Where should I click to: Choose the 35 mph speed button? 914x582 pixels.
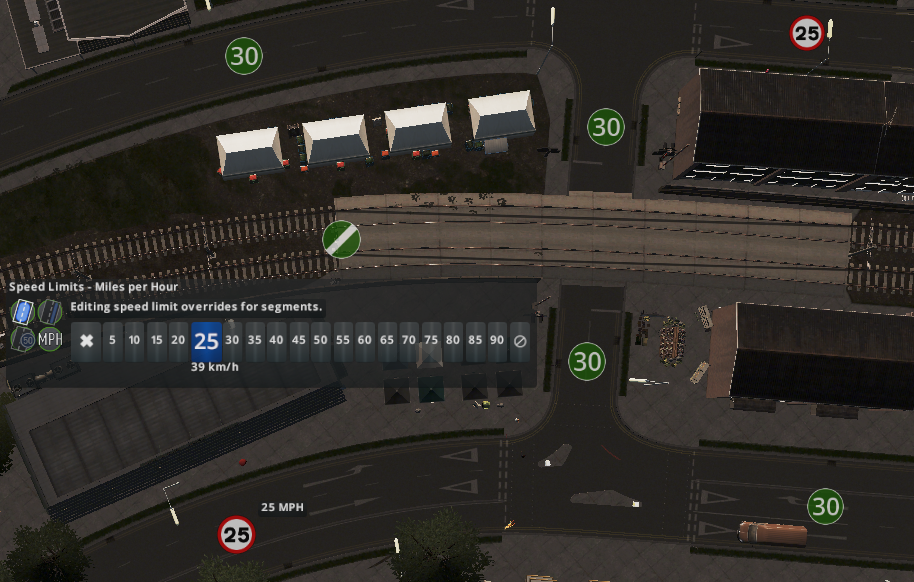click(x=255, y=340)
